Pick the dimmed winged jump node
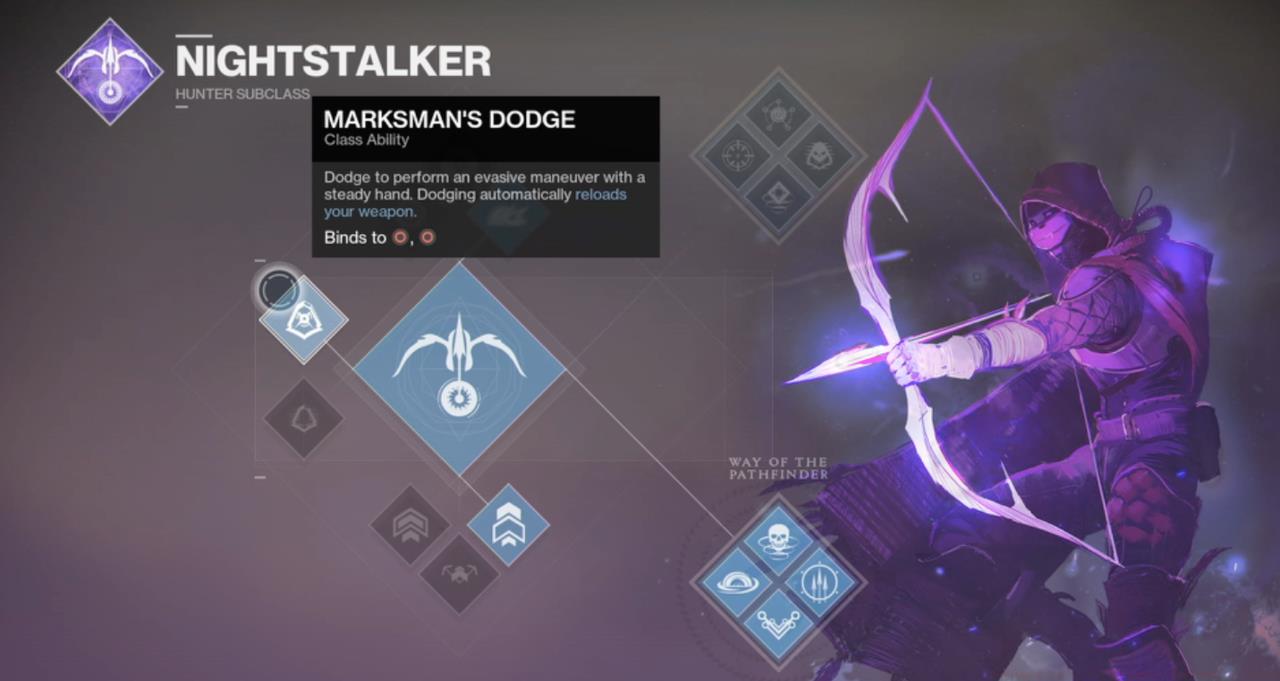1280x681 pixels. click(x=459, y=574)
